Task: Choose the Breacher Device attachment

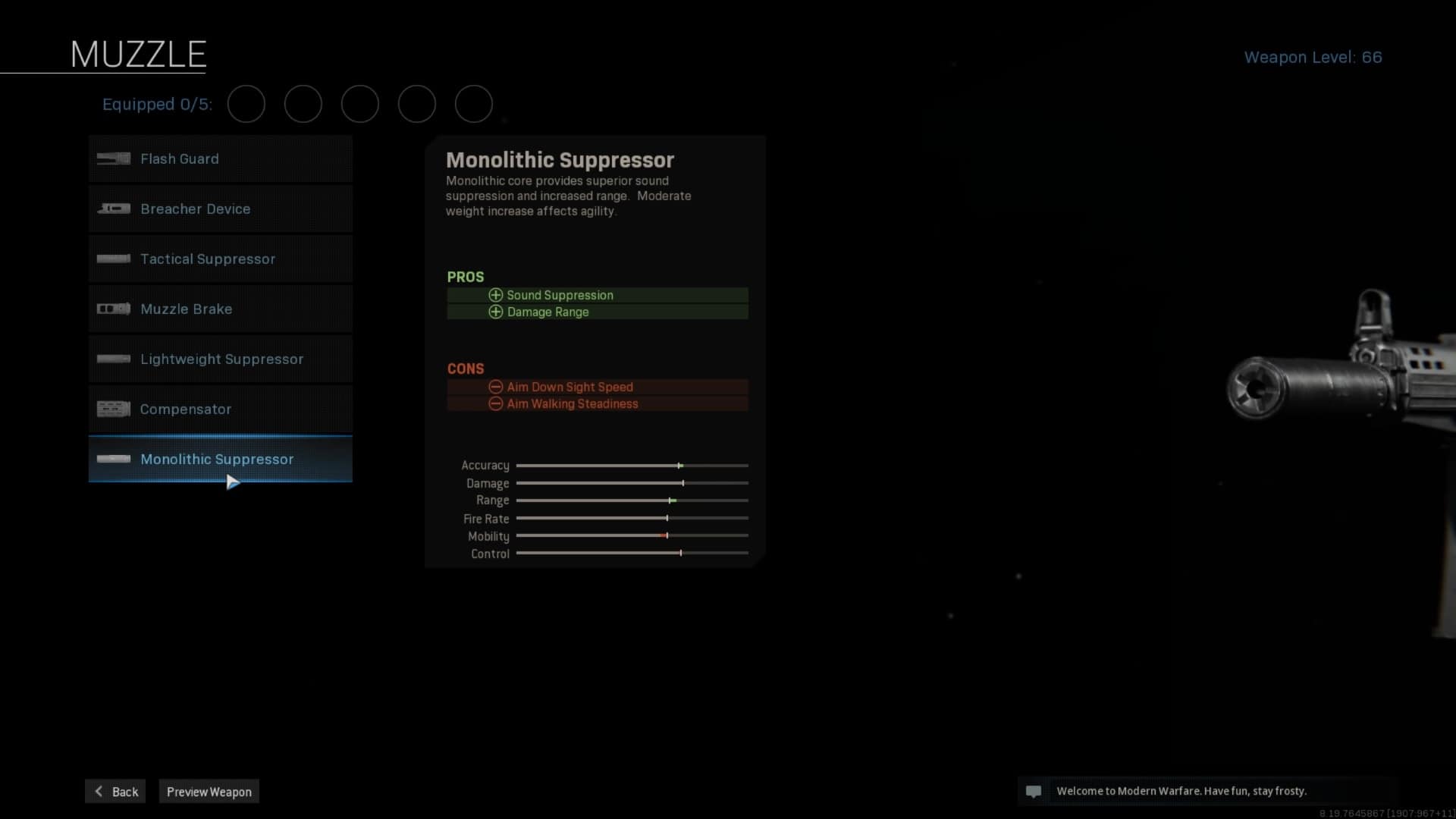Action: (x=220, y=209)
